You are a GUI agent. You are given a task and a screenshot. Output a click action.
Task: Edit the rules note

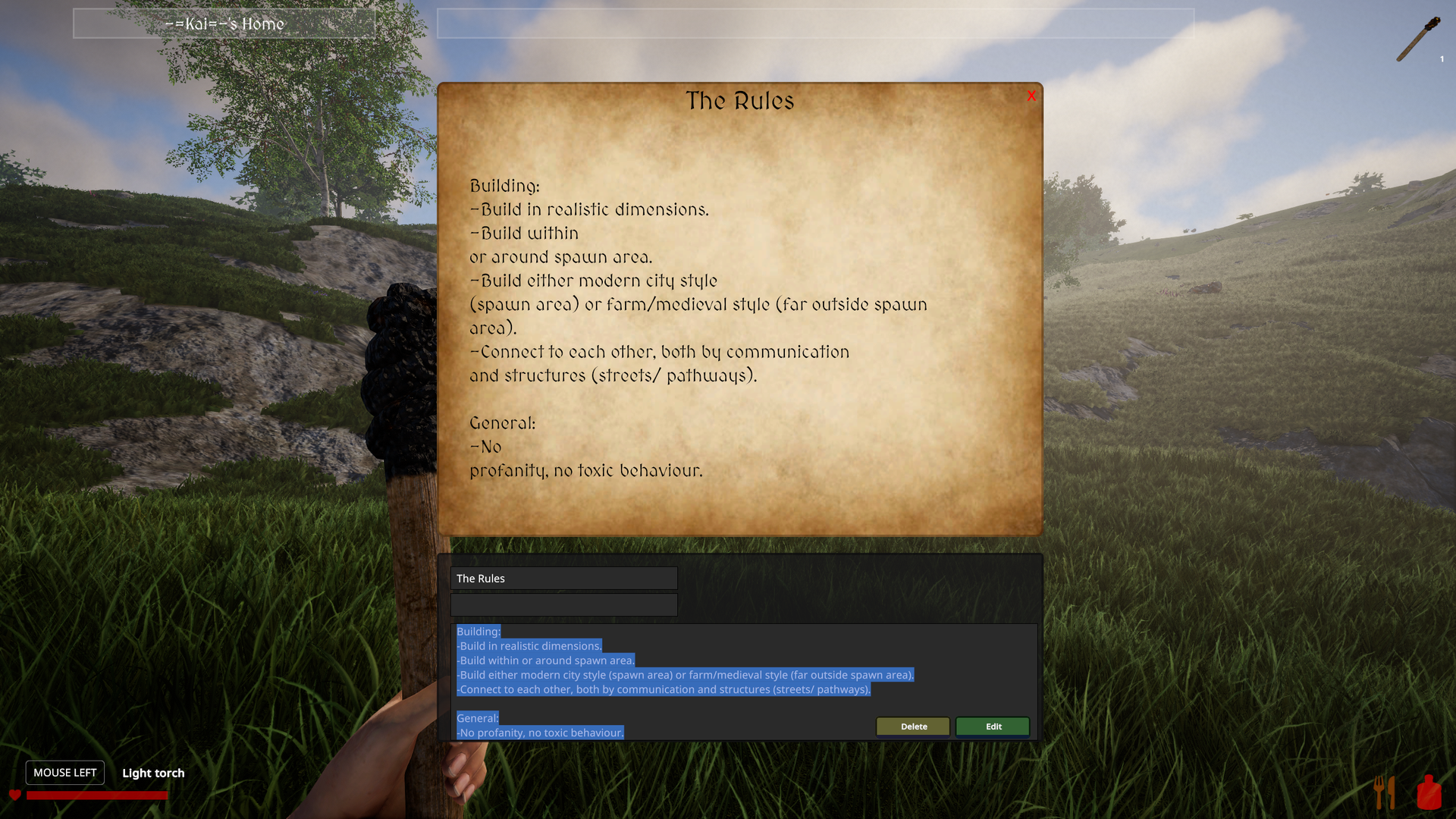(993, 726)
